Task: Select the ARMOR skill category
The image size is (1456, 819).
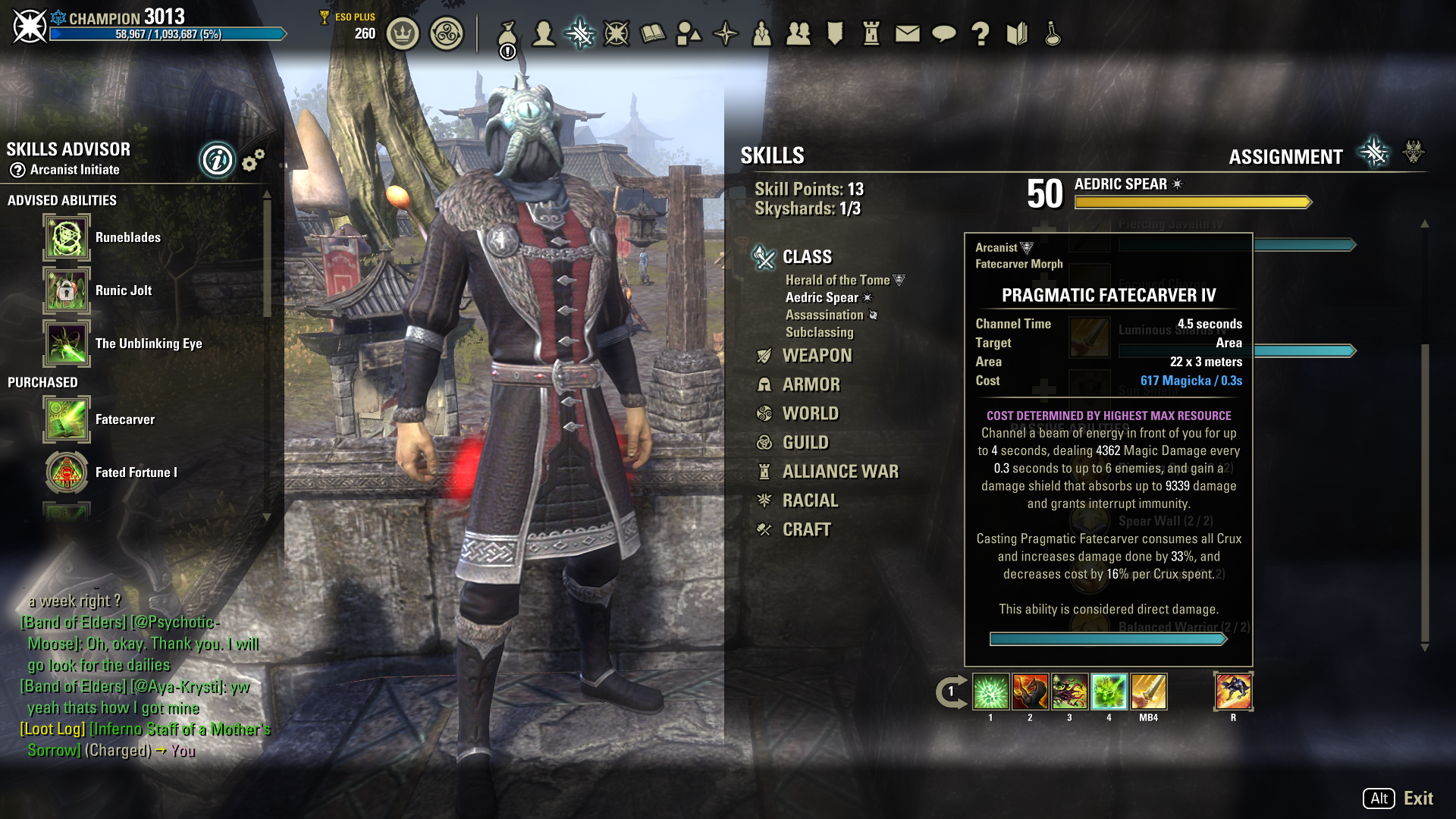Action: point(811,384)
